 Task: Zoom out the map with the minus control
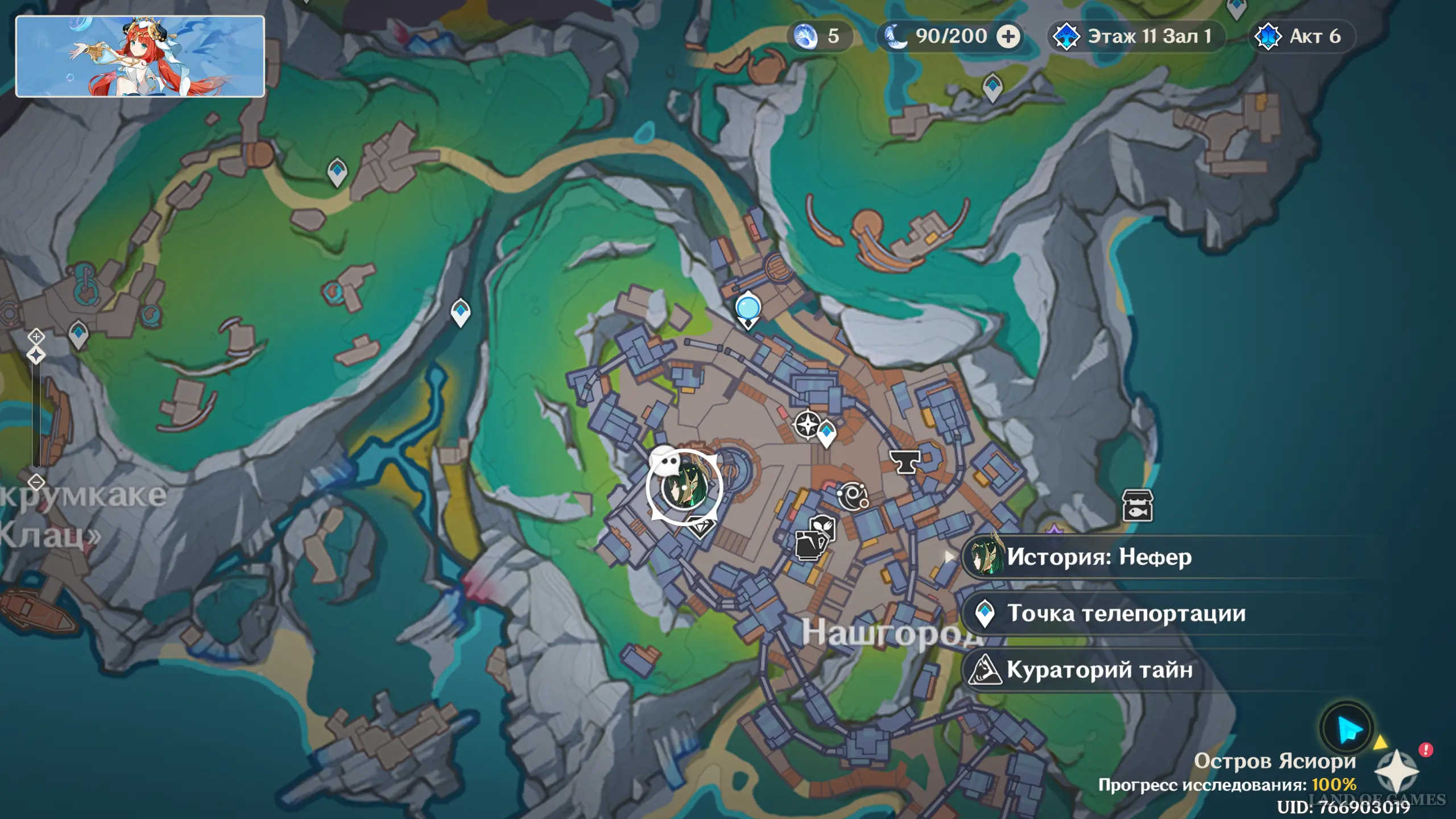pos(36,482)
